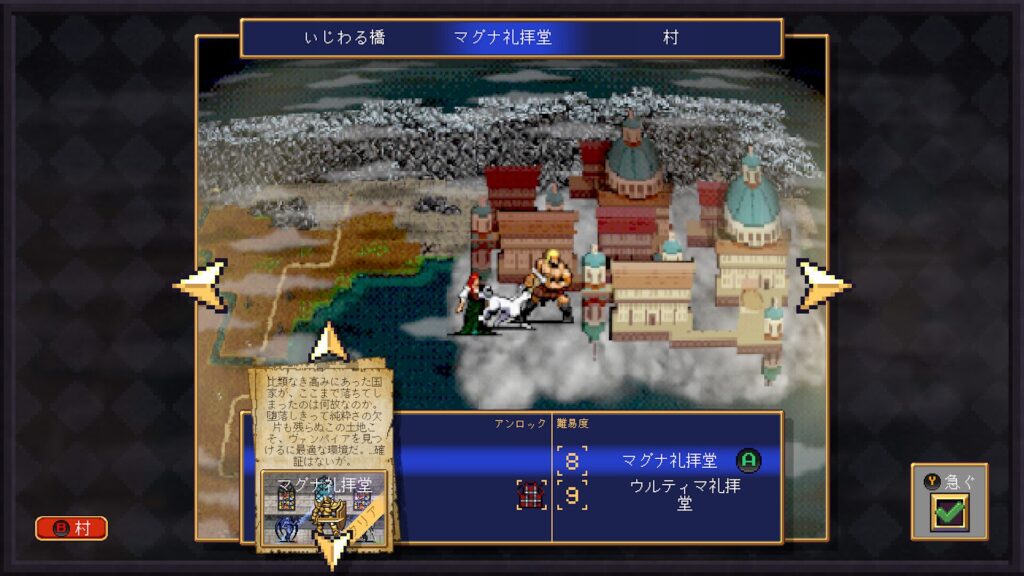Click the up arrow above the stage scroll
This screenshot has width=1024, height=576.
pyautogui.click(x=328, y=343)
